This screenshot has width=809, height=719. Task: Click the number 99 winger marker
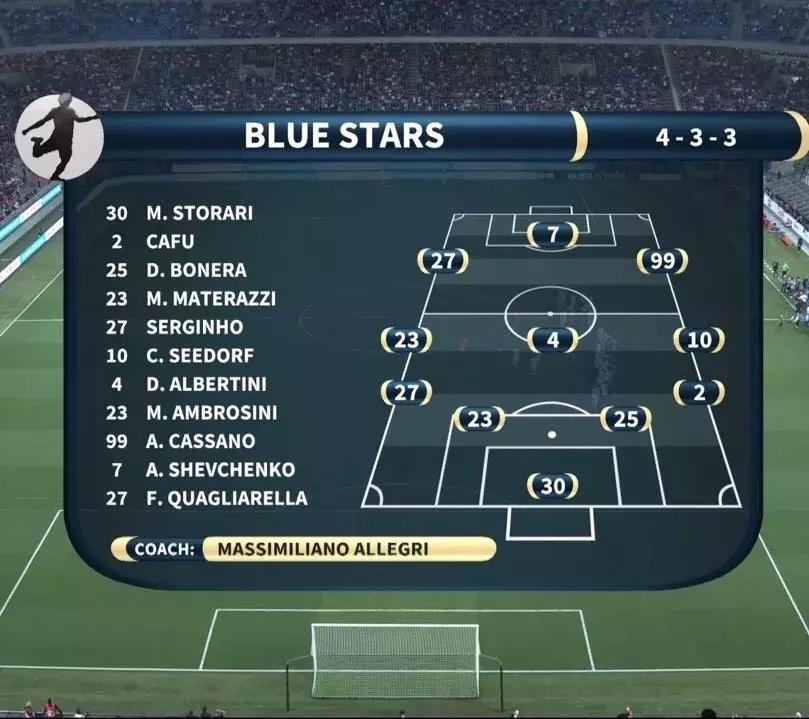tap(663, 262)
